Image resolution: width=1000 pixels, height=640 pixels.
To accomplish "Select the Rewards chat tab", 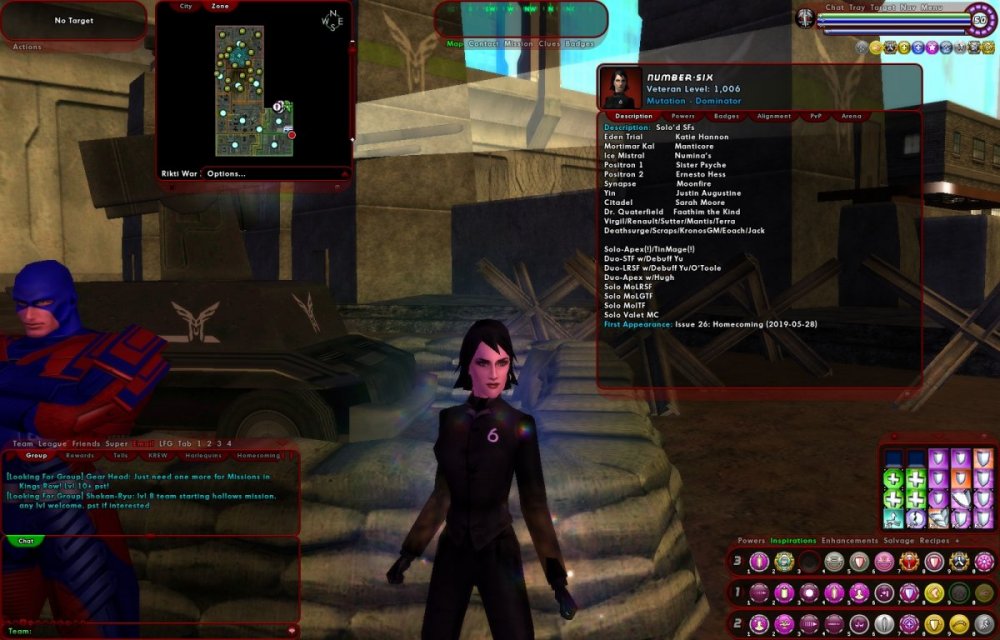I will pos(80,455).
